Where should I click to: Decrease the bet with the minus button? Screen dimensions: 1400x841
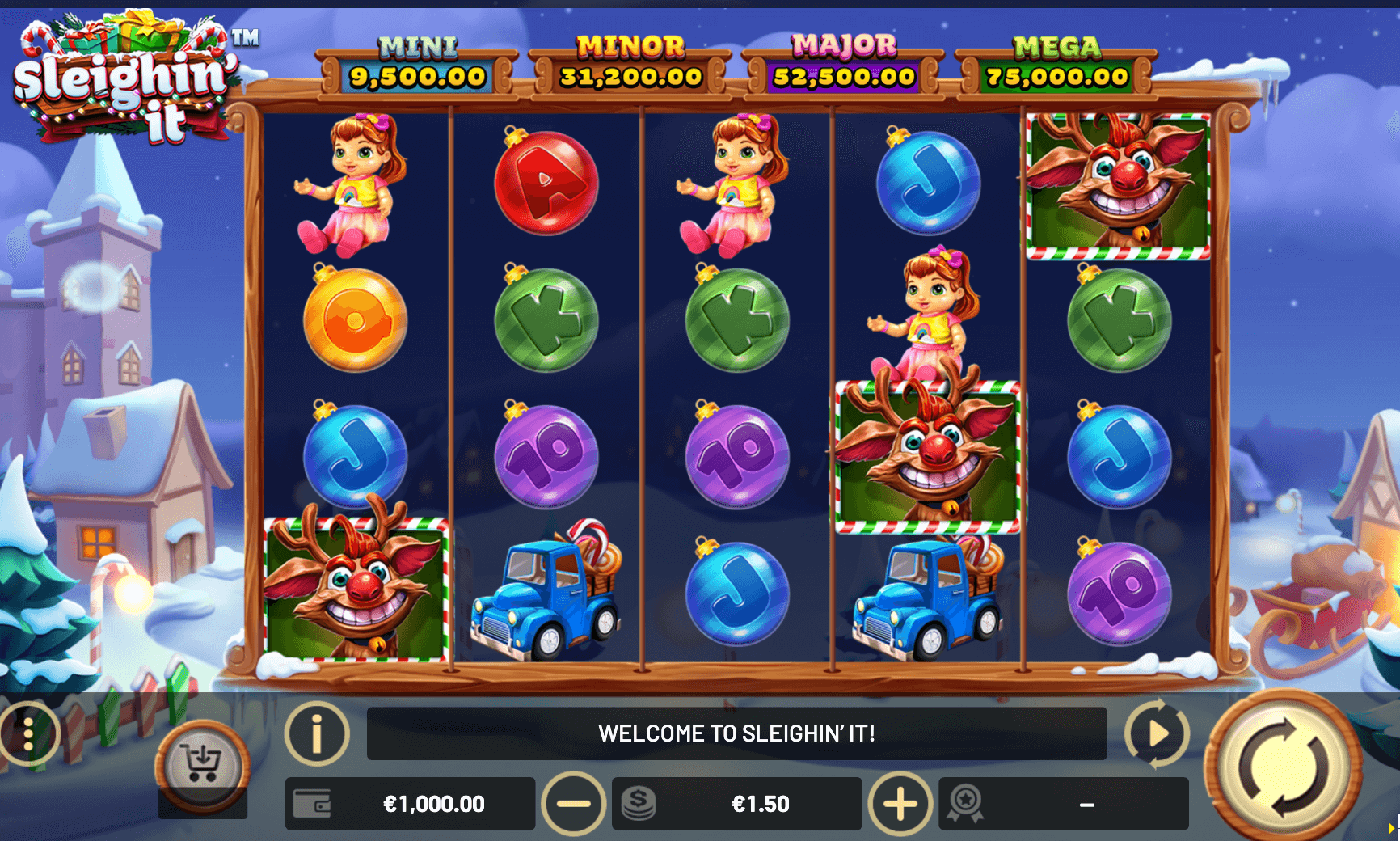[574, 804]
